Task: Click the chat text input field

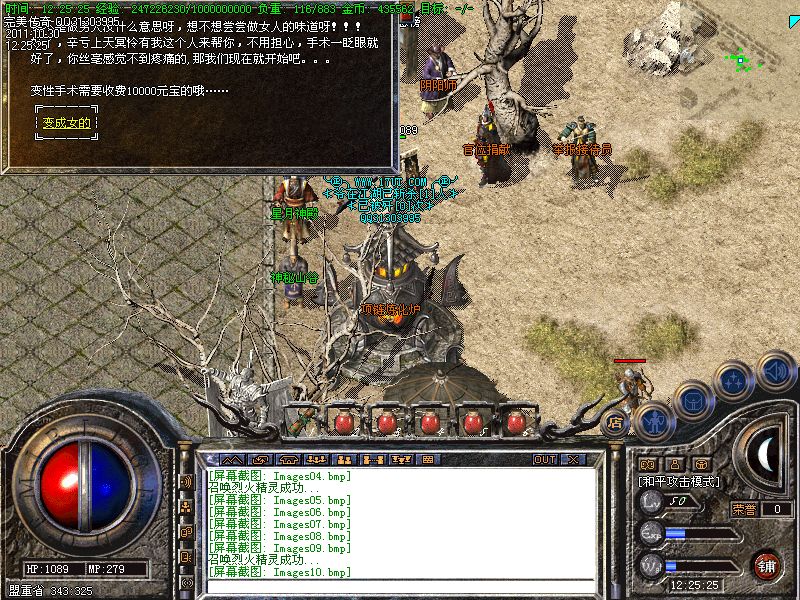Action: [400, 587]
